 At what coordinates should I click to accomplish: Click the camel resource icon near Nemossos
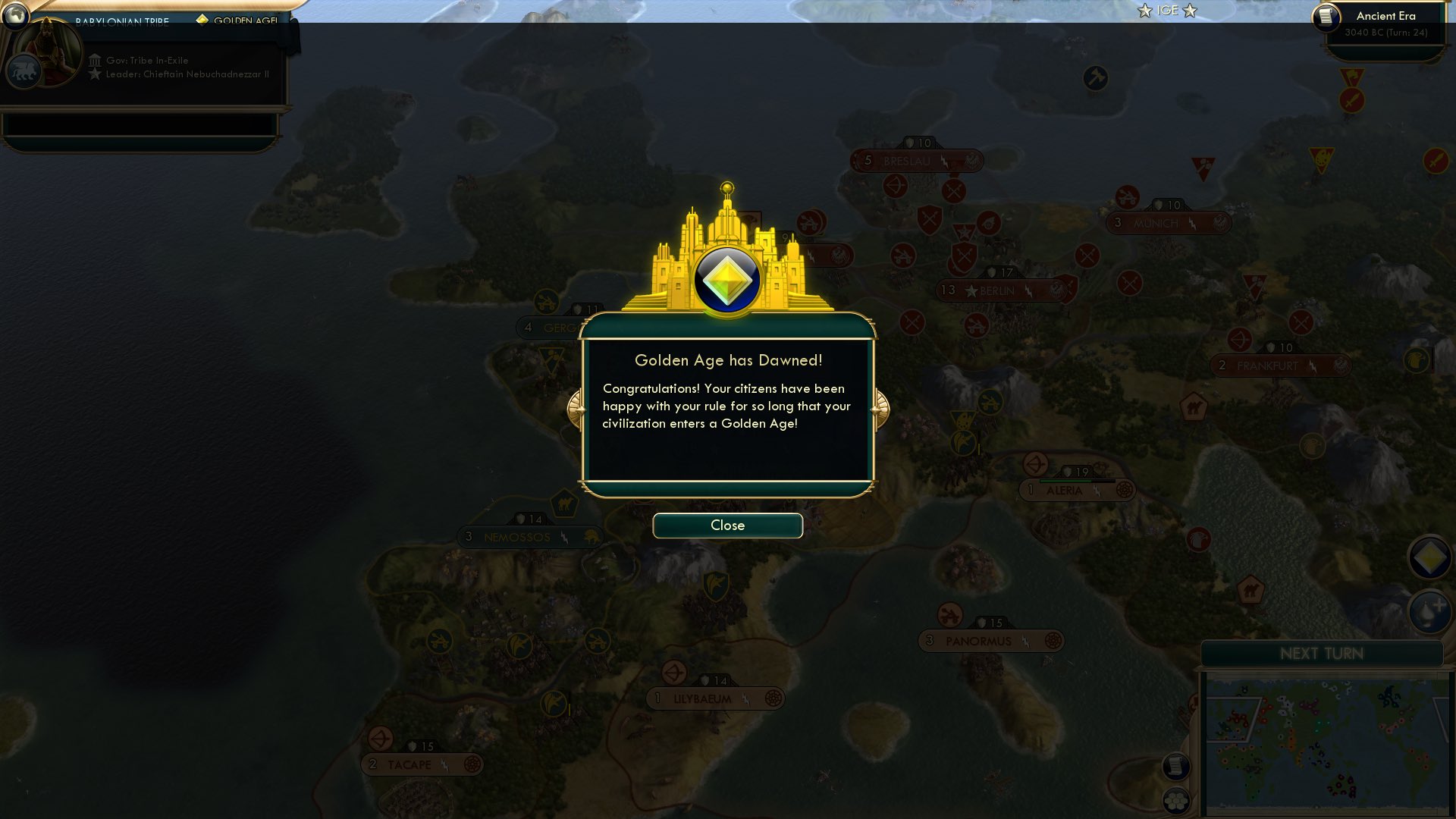565,504
